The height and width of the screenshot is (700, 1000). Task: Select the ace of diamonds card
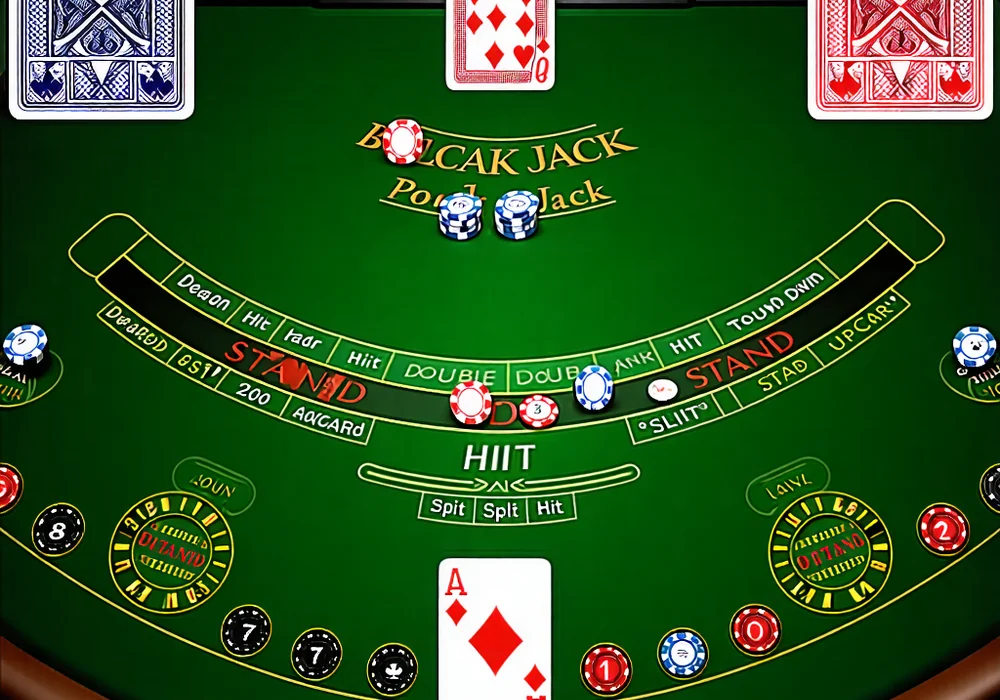click(495, 627)
